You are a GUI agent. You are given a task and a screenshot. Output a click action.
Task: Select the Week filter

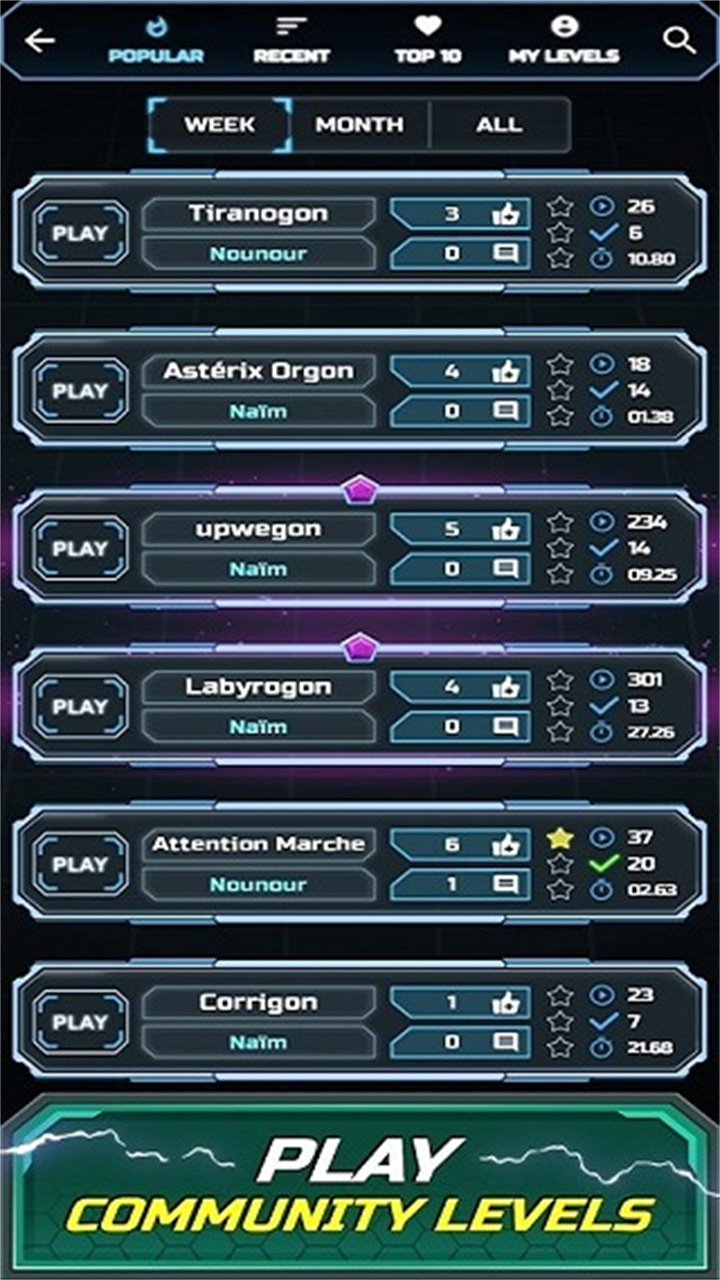220,125
